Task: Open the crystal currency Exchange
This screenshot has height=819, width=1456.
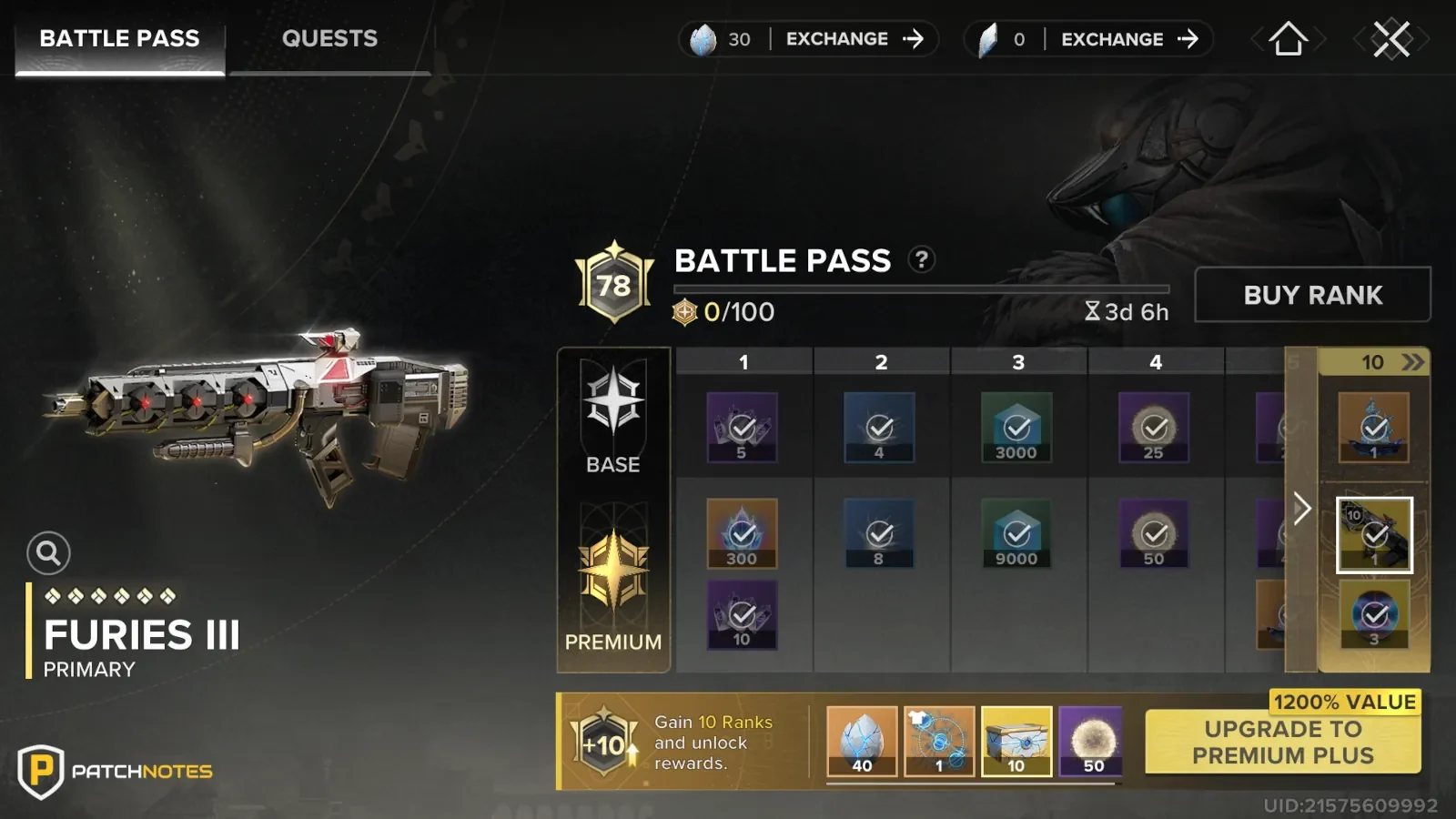Action: tap(854, 39)
